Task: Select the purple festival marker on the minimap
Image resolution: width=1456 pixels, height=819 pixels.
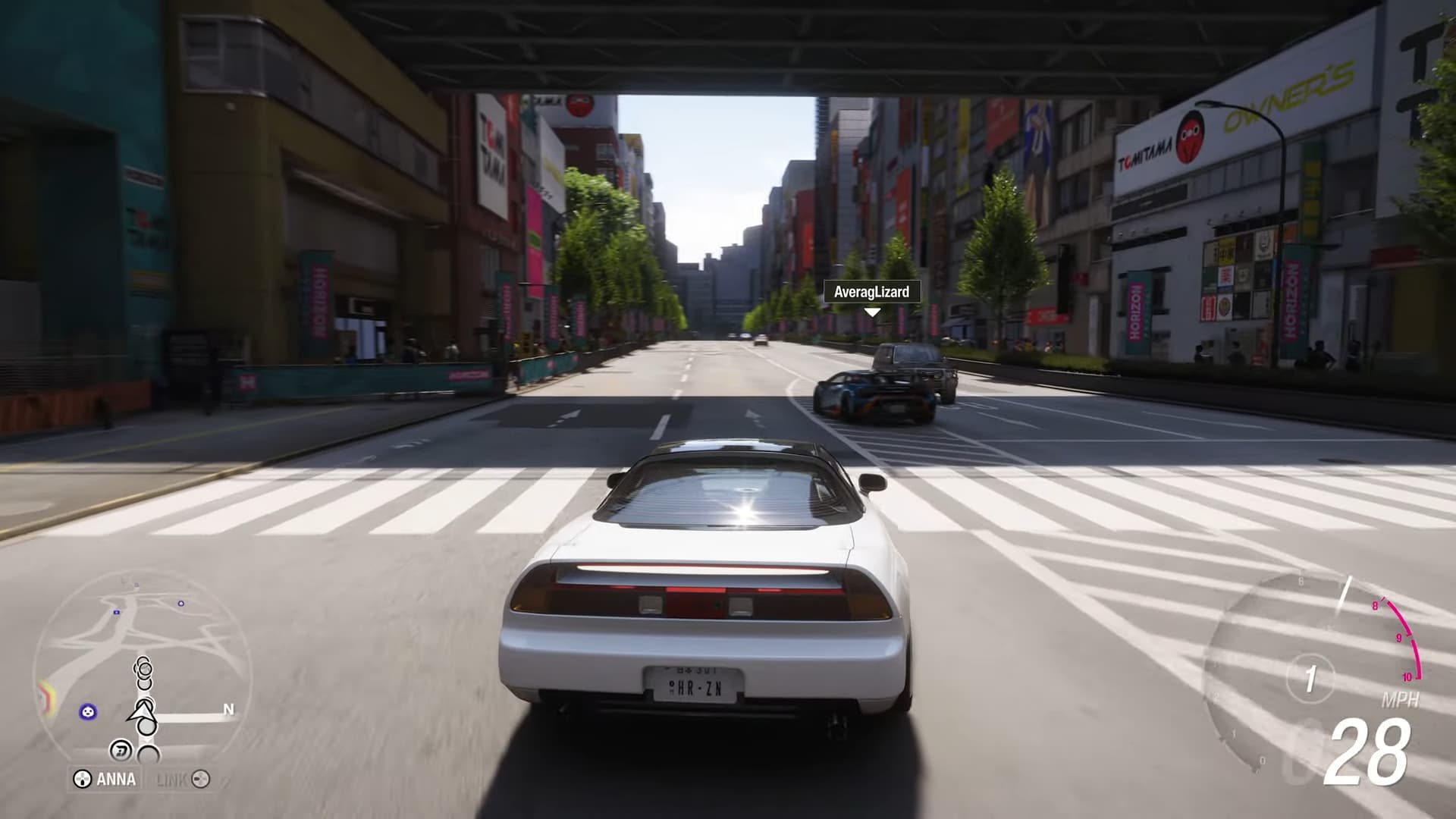Action: [87, 711]
